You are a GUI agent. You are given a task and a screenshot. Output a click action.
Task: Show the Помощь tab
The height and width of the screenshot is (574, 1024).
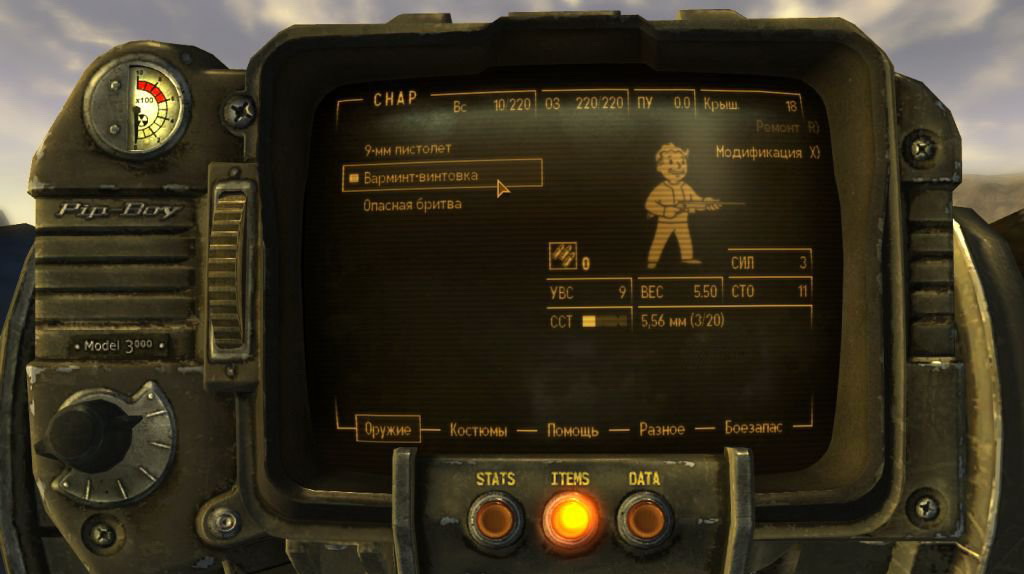click(x=572, y=430)
